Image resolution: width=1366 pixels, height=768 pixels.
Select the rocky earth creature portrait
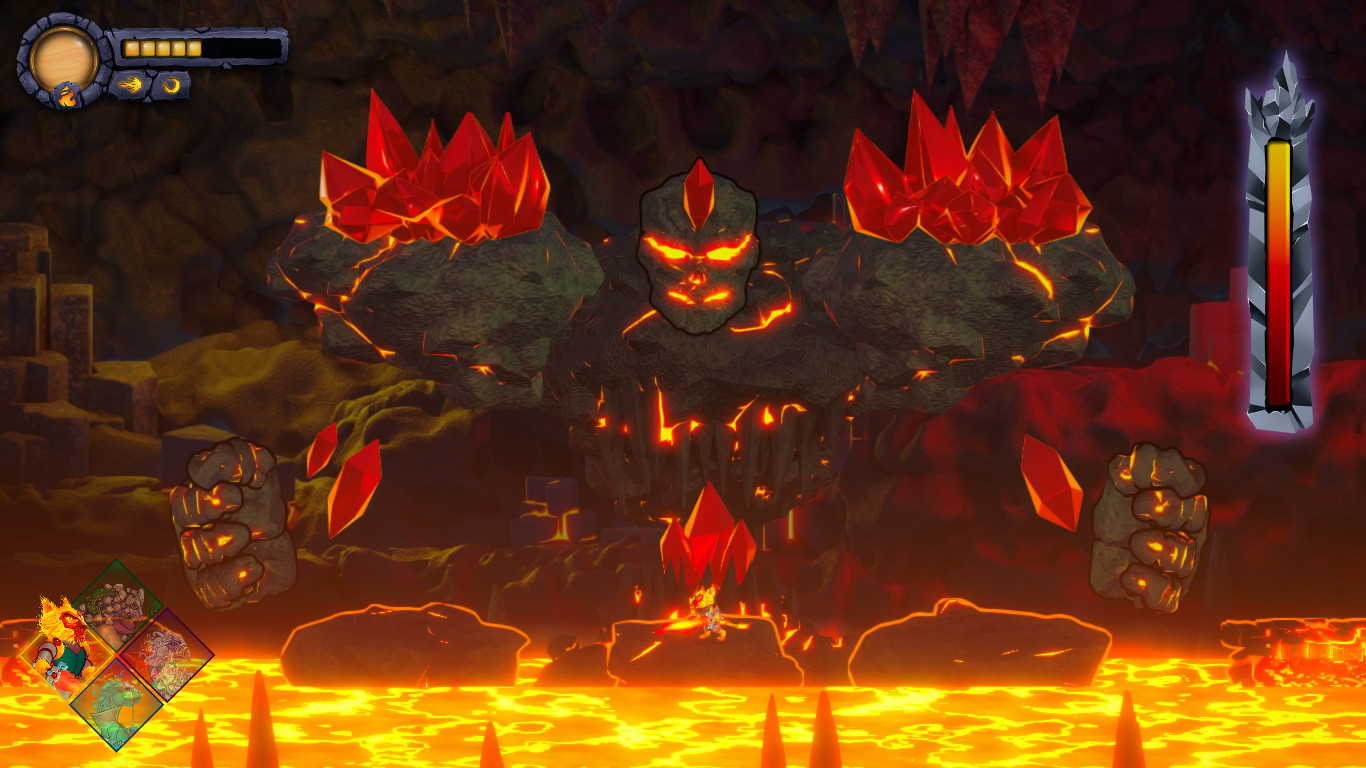point(115,612)
